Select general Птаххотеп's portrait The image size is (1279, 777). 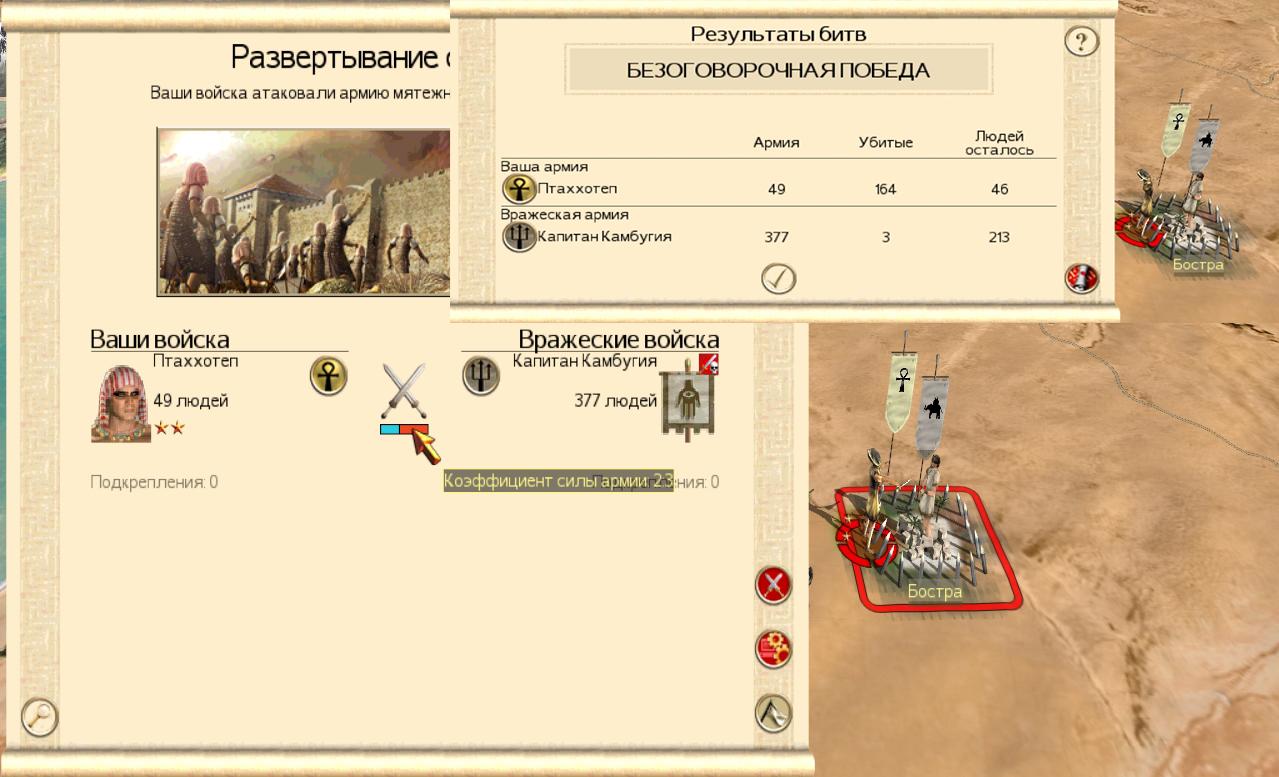[120, 404]
